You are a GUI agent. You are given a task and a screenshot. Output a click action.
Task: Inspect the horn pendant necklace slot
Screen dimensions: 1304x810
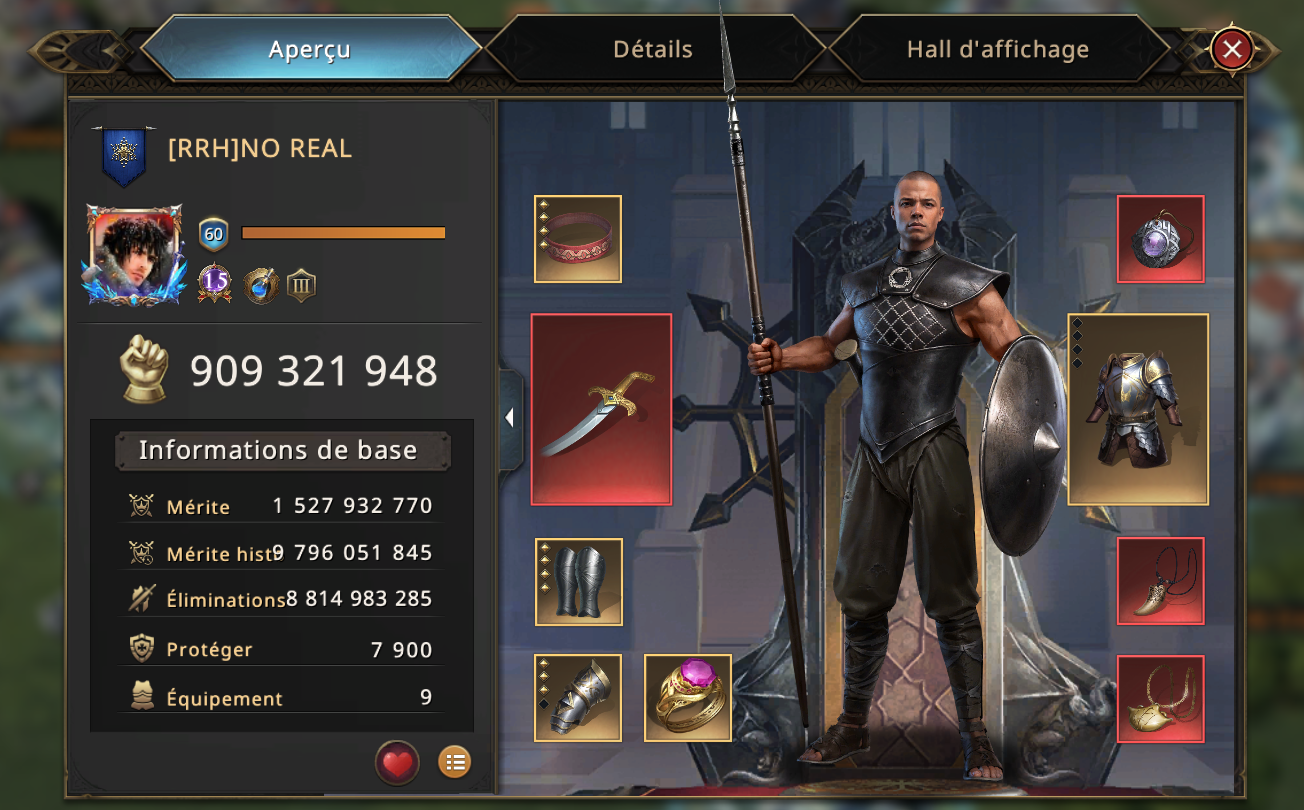point(1160,581)
